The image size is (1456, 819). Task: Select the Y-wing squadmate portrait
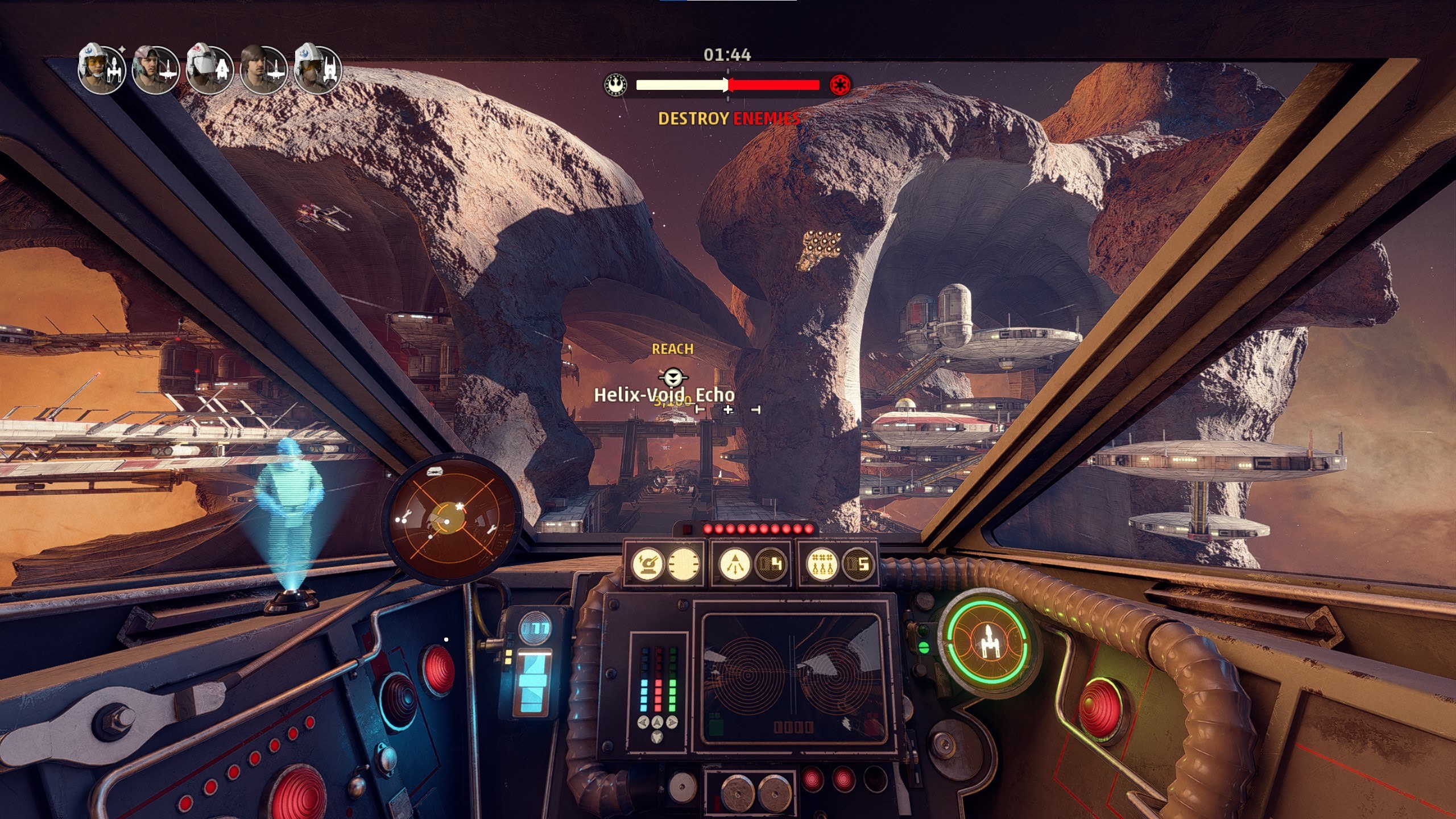101,69
